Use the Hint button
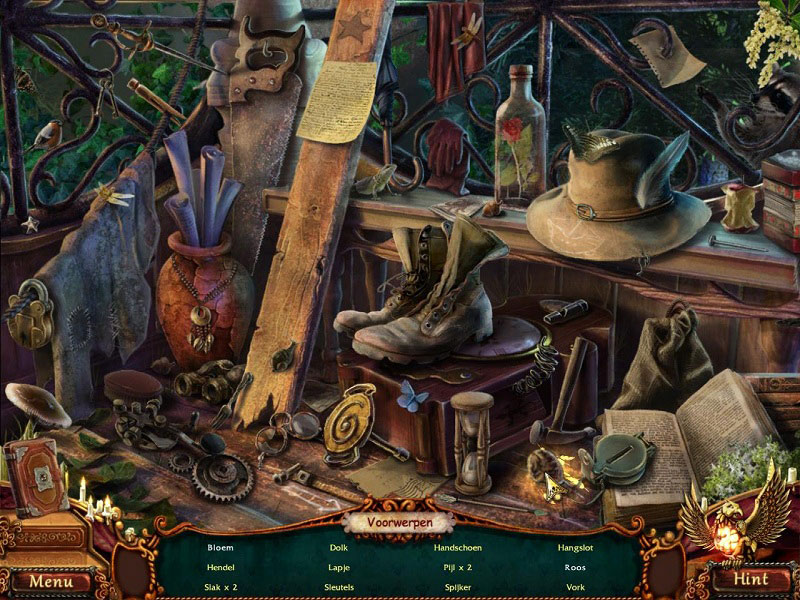The width and height of the screenshot is (800, 600). point(750,579)
